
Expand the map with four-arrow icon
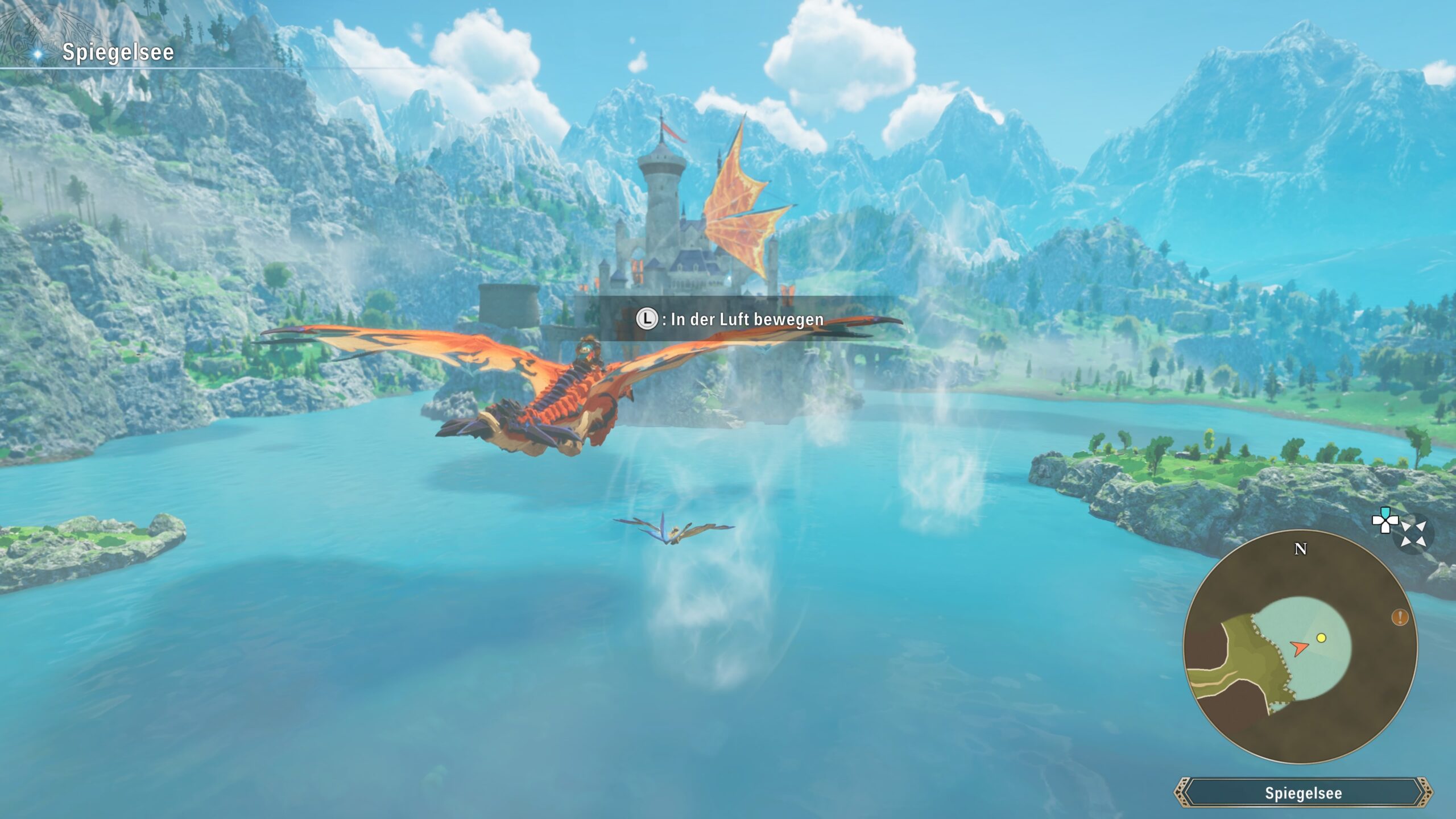point(1413,535)
